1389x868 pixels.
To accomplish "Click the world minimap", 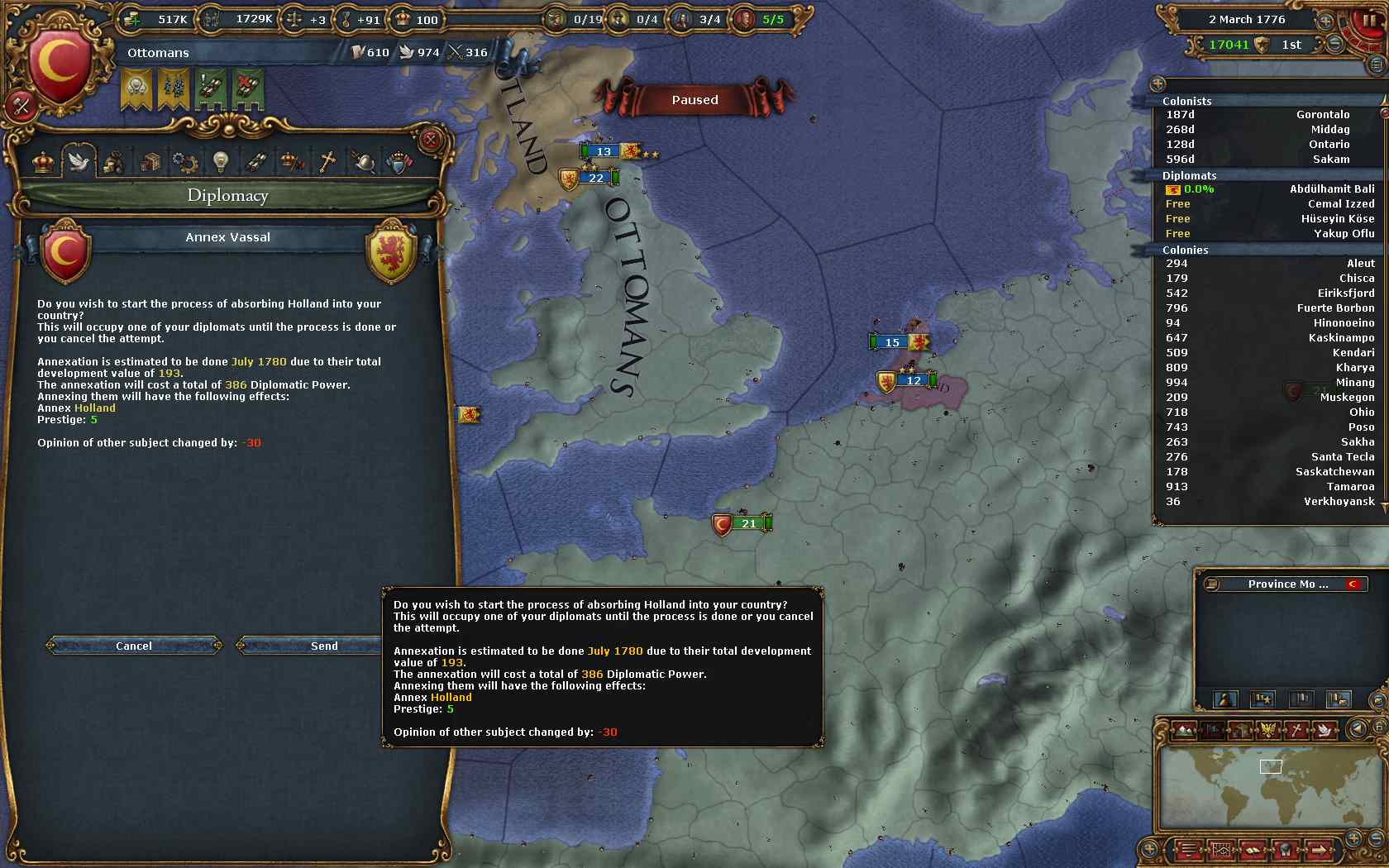I will [x=1270, y=785].
